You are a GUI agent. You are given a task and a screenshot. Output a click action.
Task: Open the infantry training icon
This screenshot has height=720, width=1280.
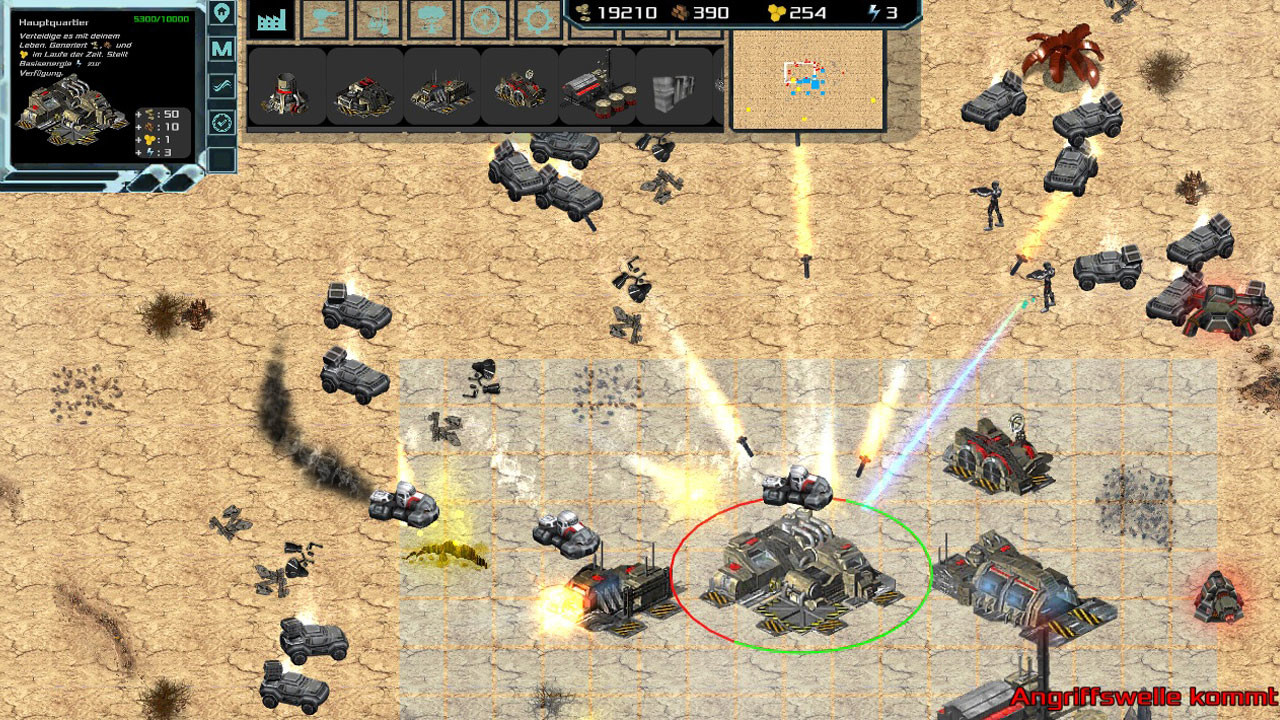tap(380, 19)
